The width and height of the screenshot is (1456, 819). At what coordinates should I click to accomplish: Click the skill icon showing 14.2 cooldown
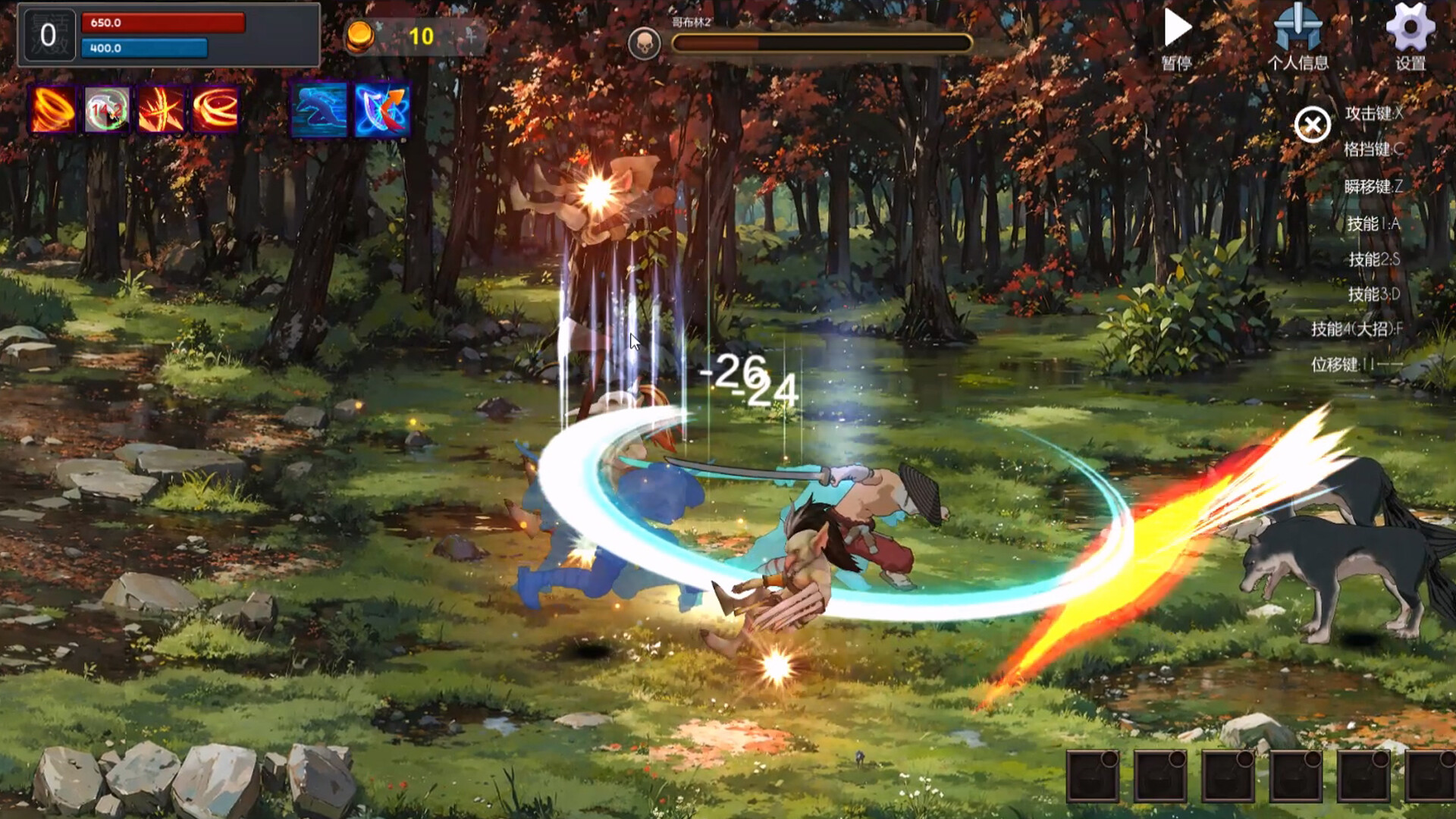click(x=105, y=110)
